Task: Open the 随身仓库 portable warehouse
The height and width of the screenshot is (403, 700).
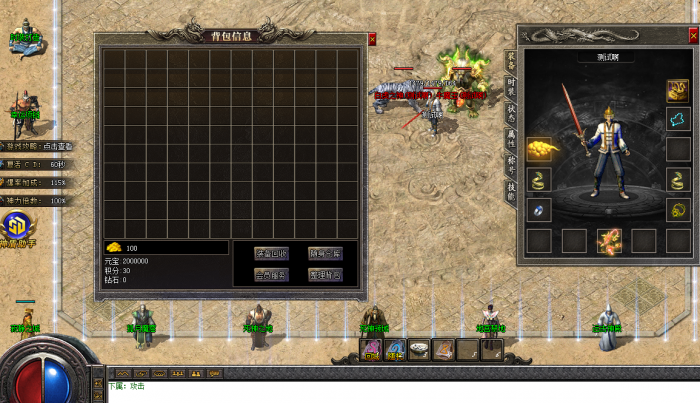Action: (x=325, y=253)
